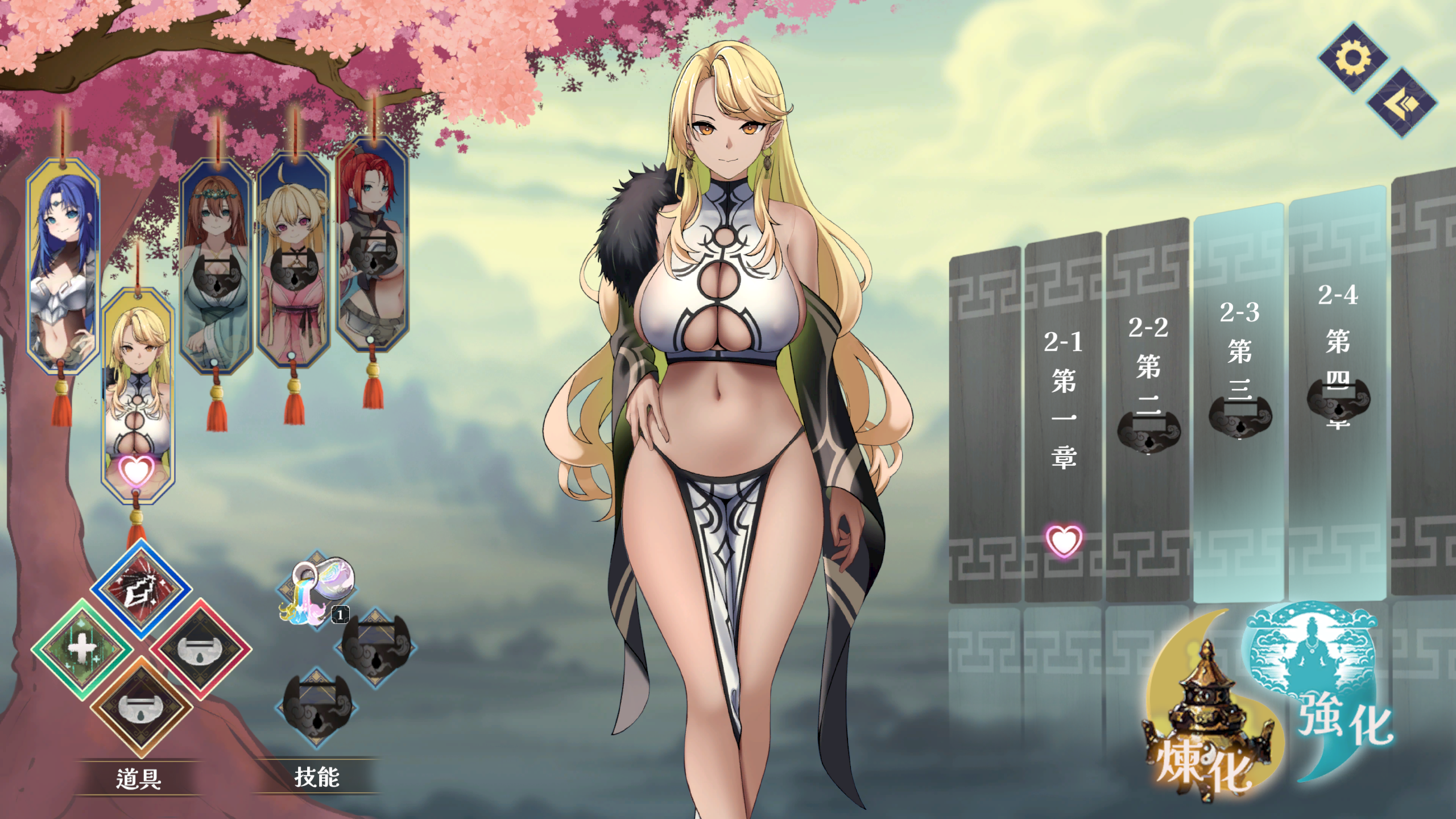Open the 道具 items label
The width and height of the screenshot is (1456, 819).
139,778
